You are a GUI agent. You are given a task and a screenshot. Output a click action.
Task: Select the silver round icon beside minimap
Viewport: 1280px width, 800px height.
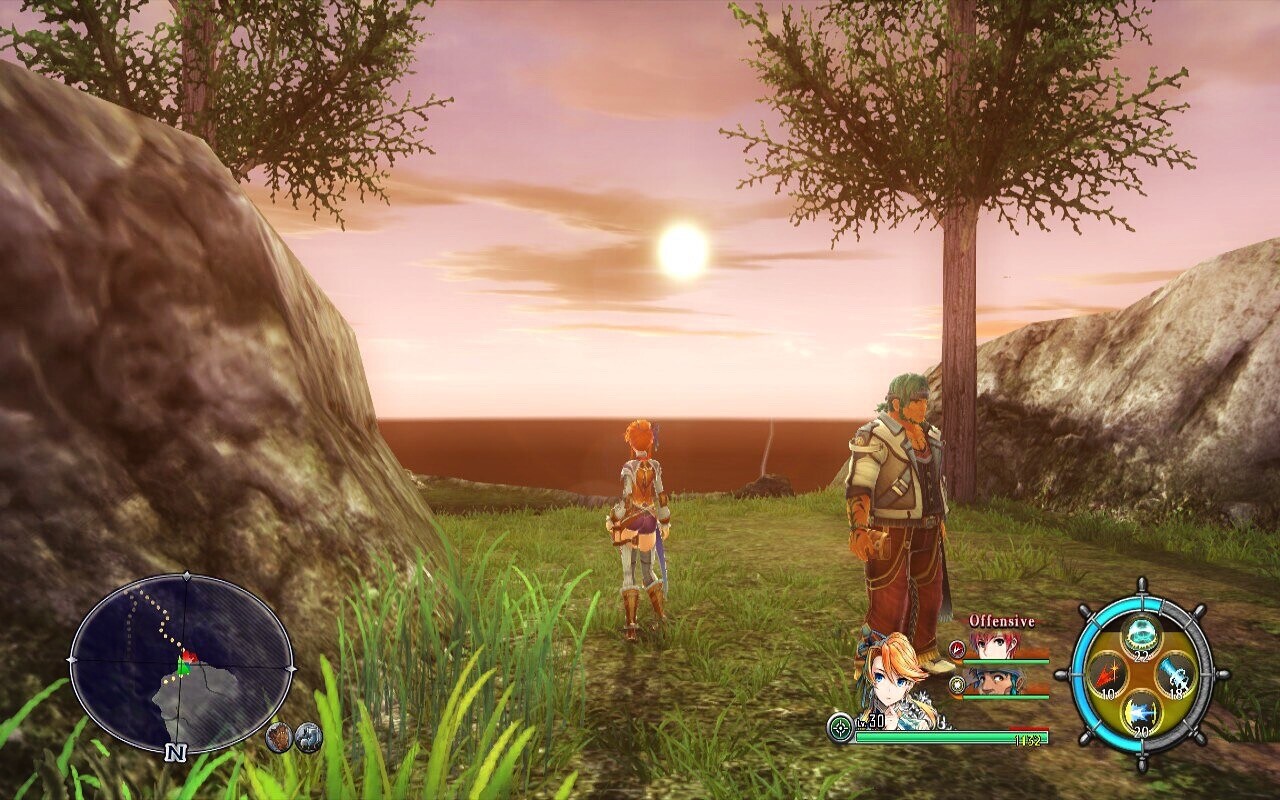pos(310,737)
